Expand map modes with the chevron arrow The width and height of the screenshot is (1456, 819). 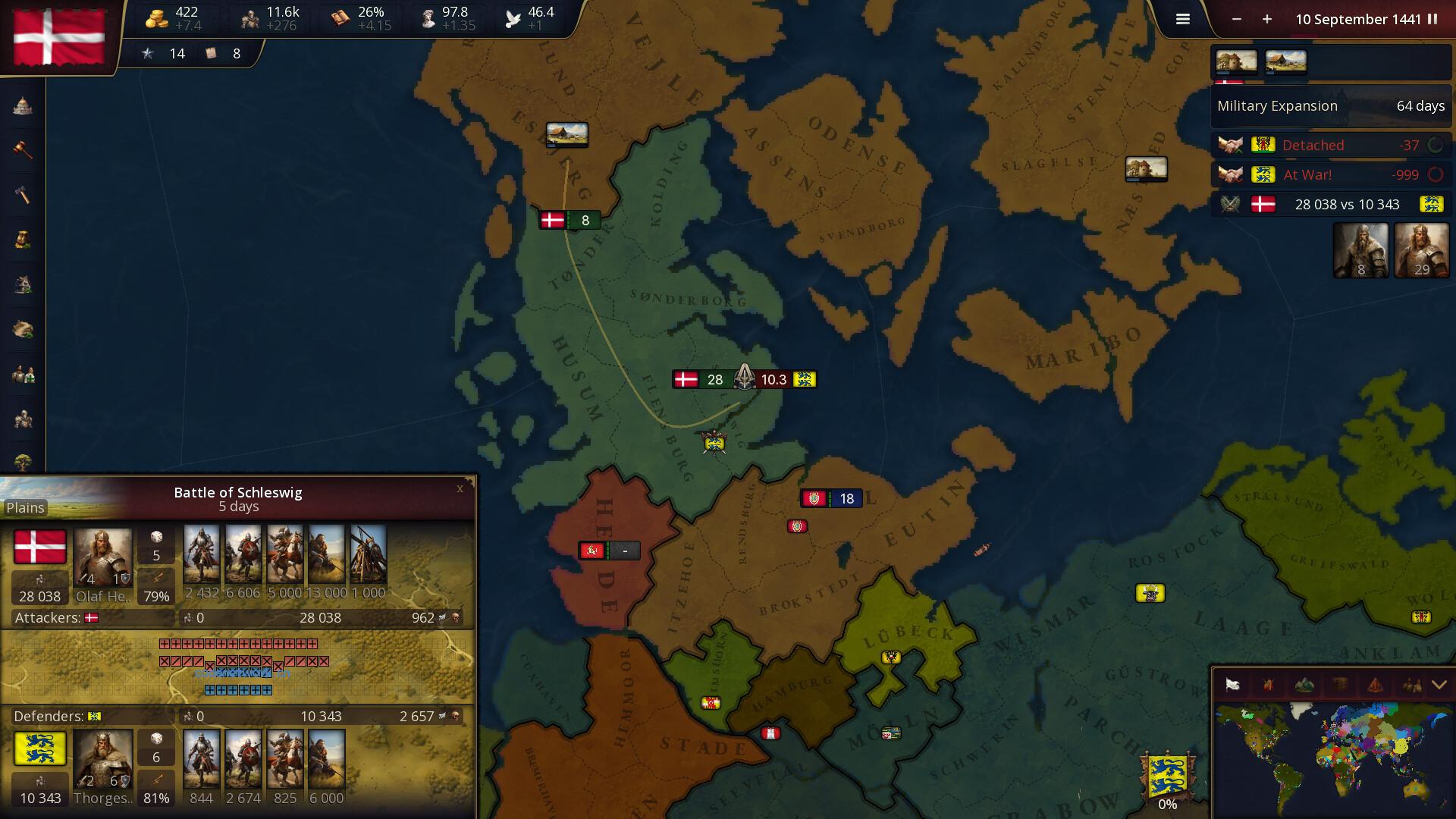tap(1439, 686)
